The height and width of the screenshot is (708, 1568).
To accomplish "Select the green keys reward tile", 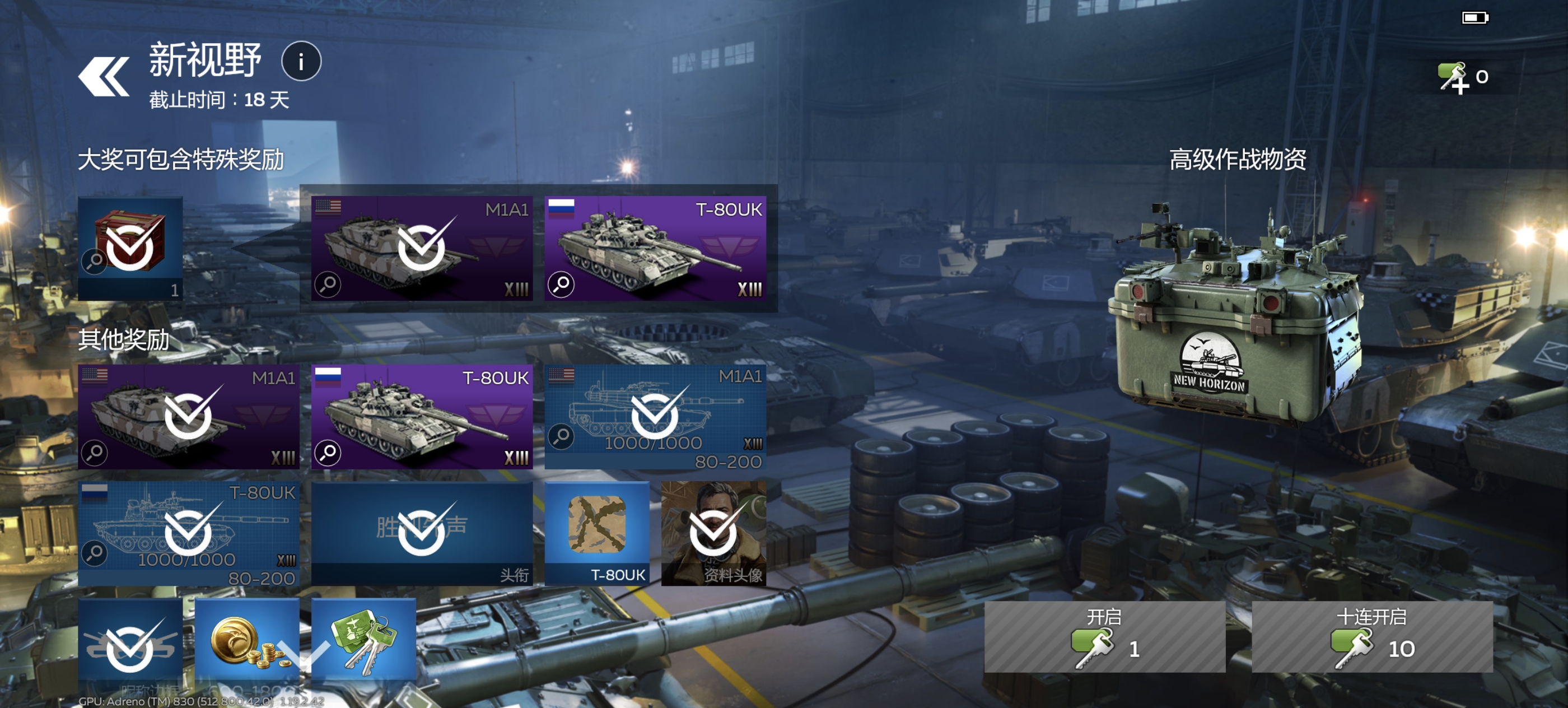I will [x=363, y=642].
